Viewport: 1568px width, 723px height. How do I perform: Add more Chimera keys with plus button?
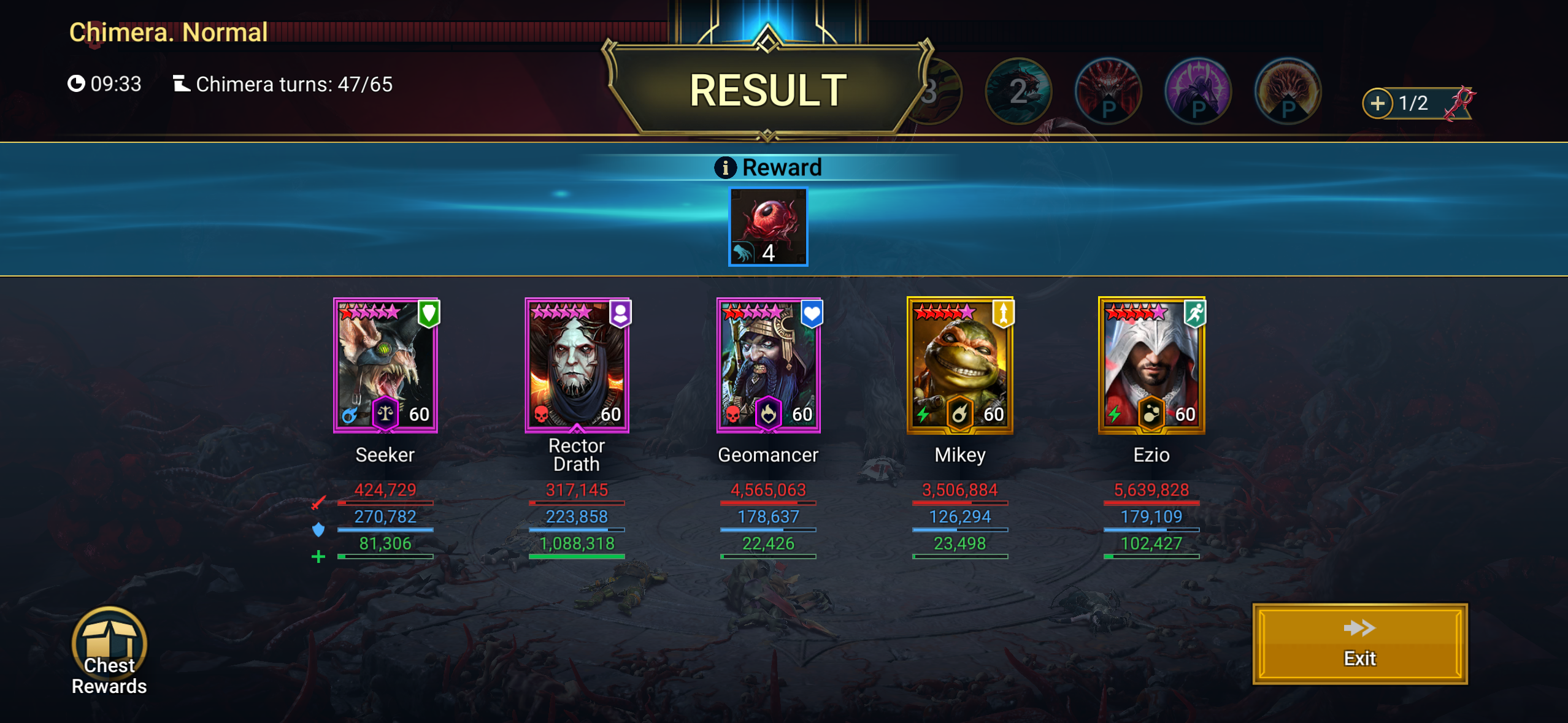tap(1378, 103)
